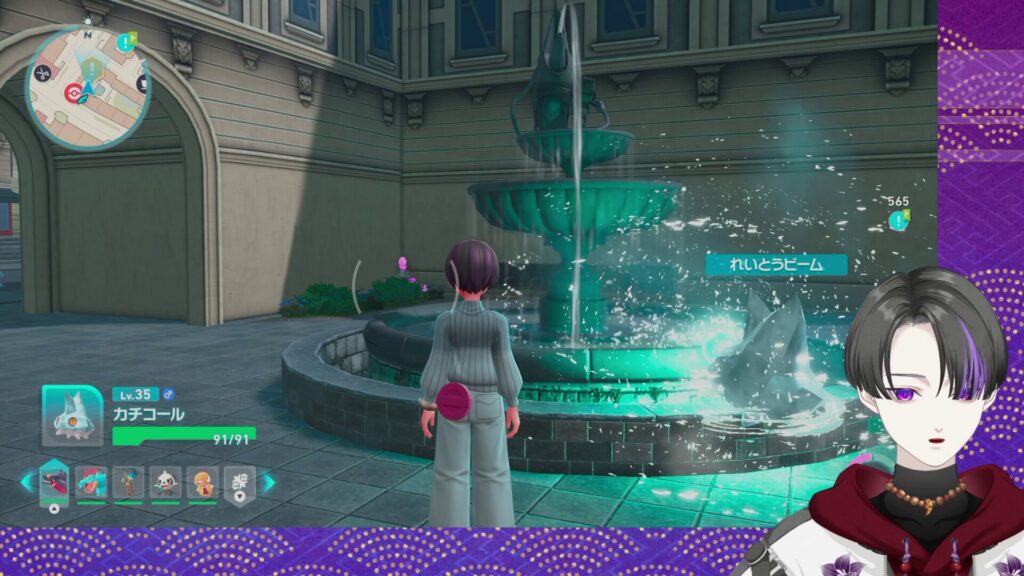Cycle party right with the teal arrow

(x=268, y=482)
